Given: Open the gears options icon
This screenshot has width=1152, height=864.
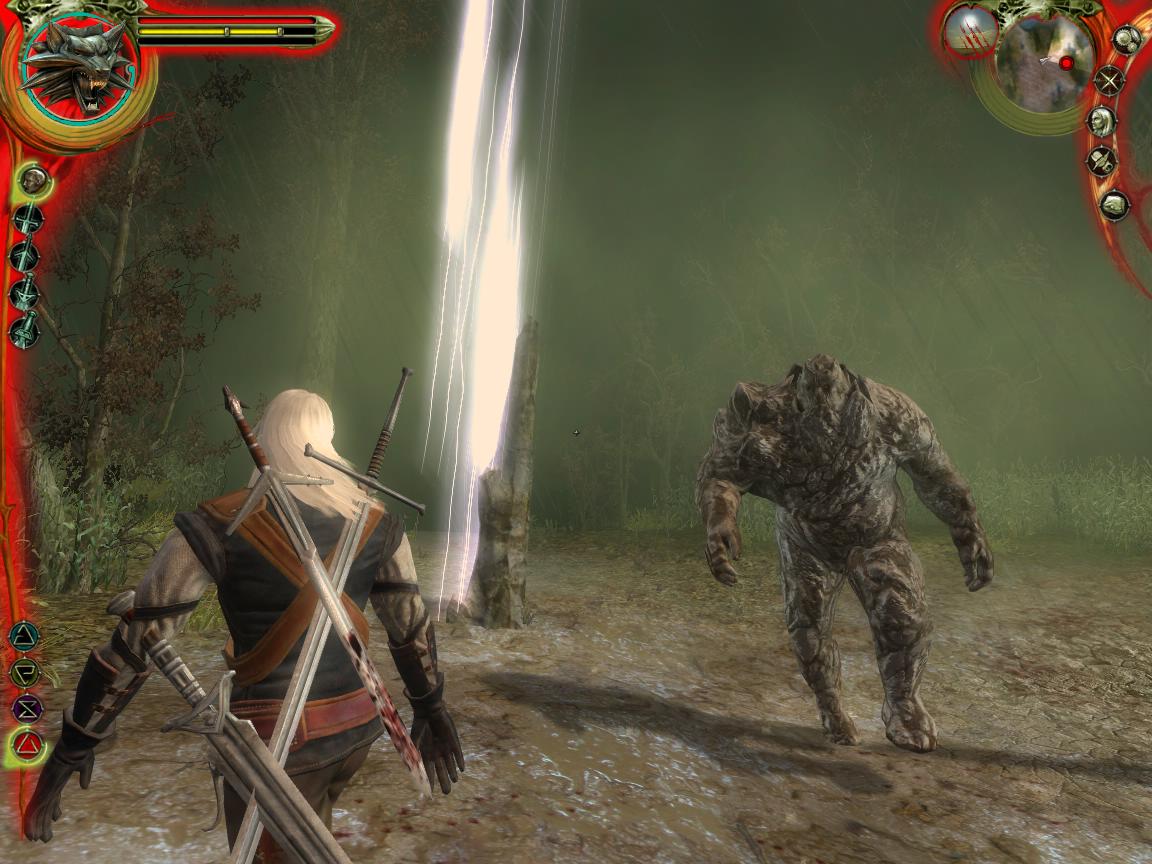Looking at the screenshot, I should point(1127,40).
